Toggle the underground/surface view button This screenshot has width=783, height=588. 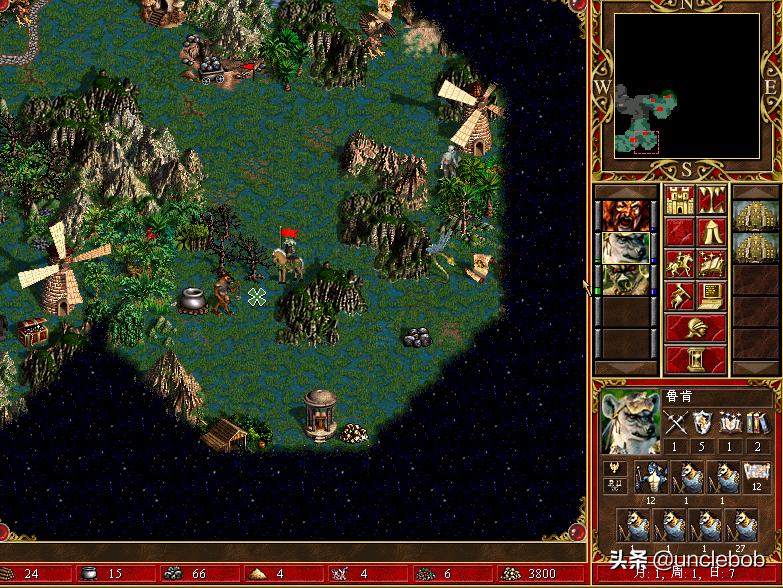712,200
